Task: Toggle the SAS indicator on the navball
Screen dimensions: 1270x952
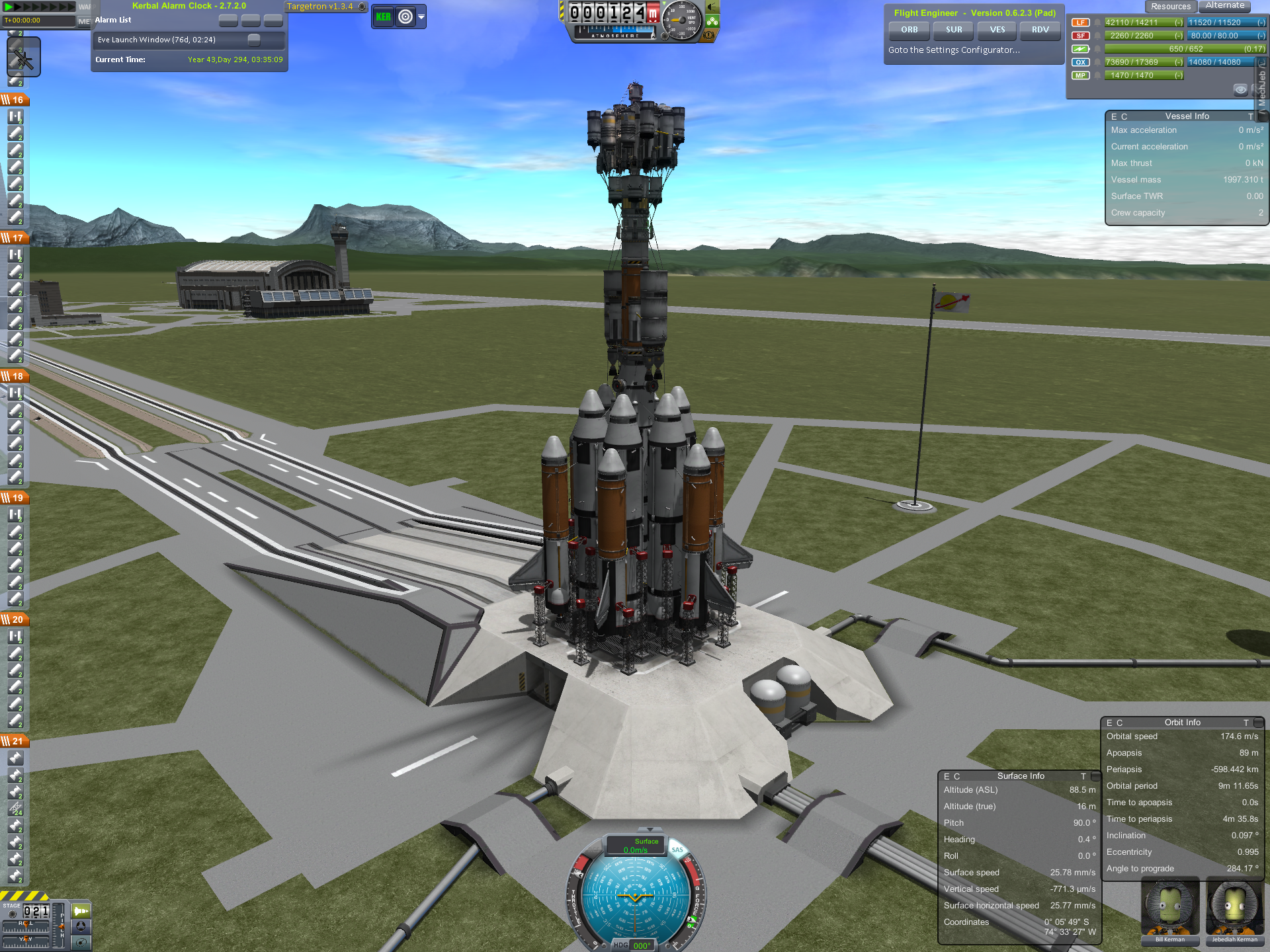Action: click(677, 850)
